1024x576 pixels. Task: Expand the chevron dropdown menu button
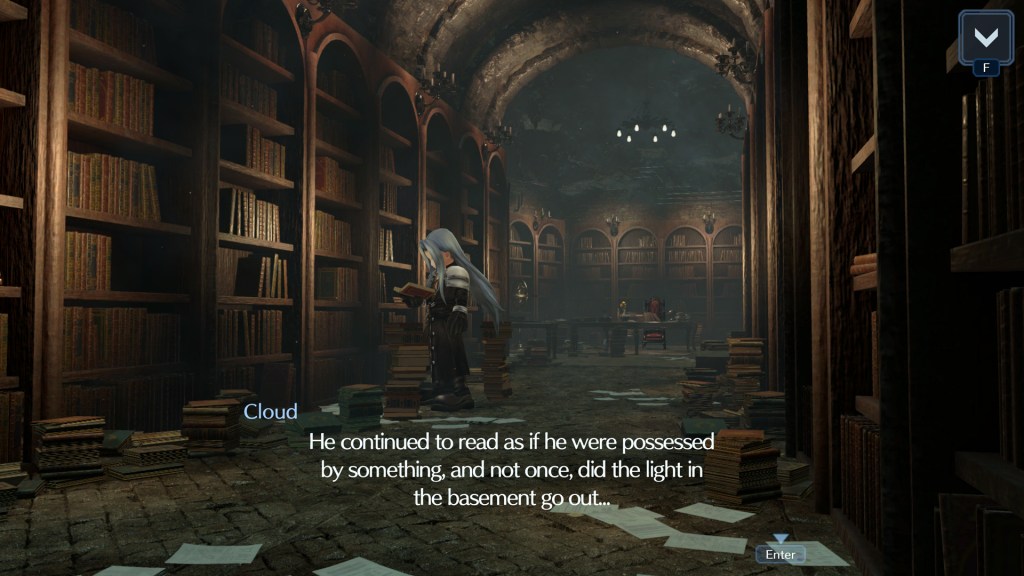985,38
